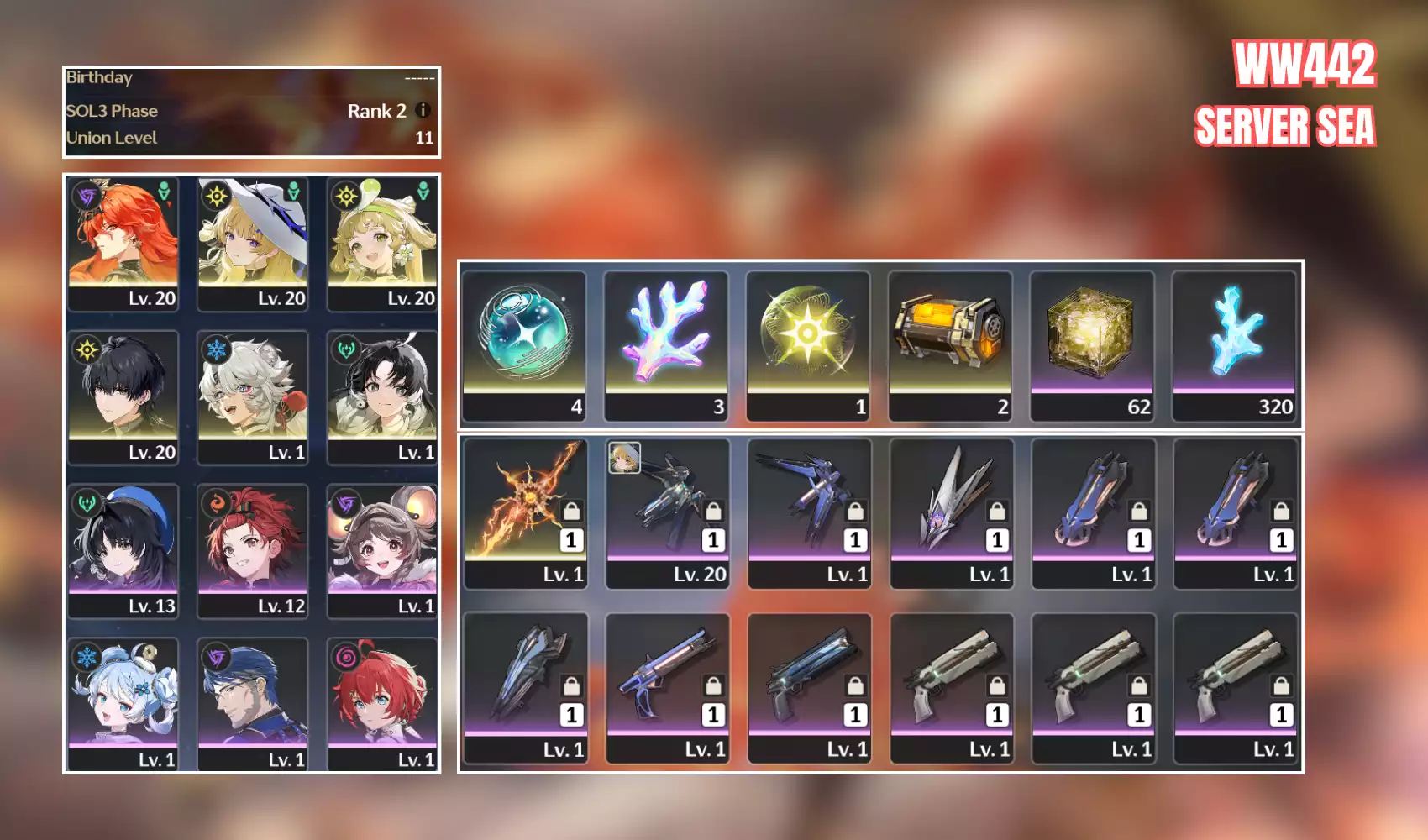The width and height of the screenshot is (1428, 840).
Task: Select the iridescent coral item with count 3
Action: pos(667,344)
